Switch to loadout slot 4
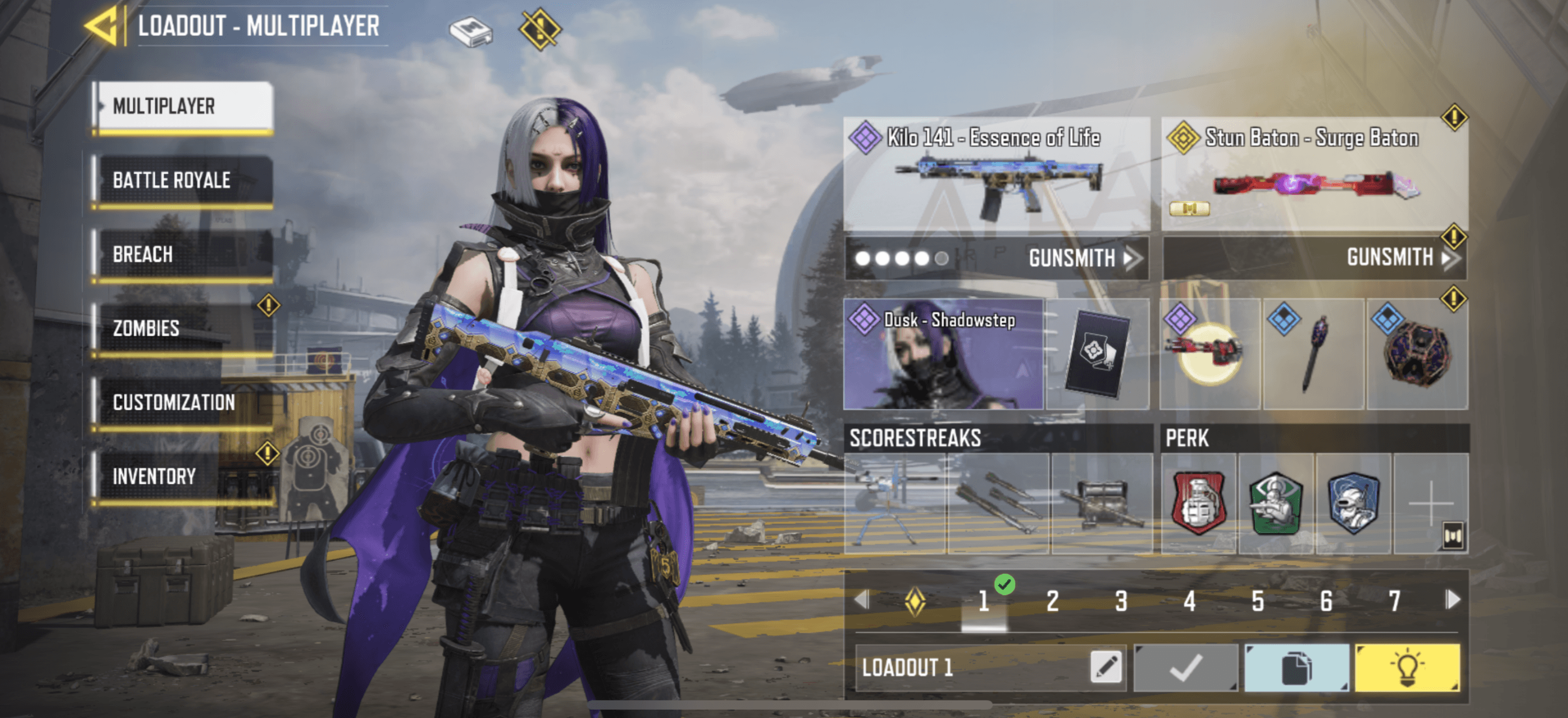Image resolution: width=1568 pixels, height=718 pixels. point(1189,601)
